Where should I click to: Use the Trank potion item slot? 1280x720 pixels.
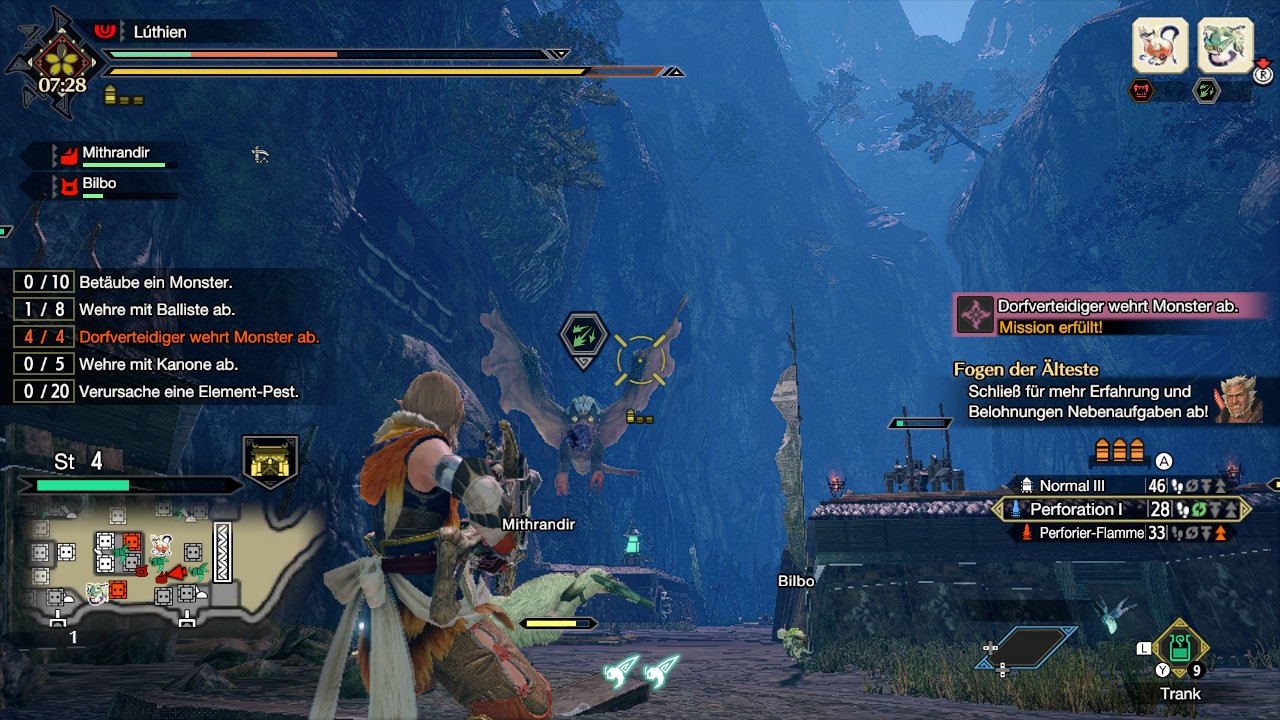1180,649
